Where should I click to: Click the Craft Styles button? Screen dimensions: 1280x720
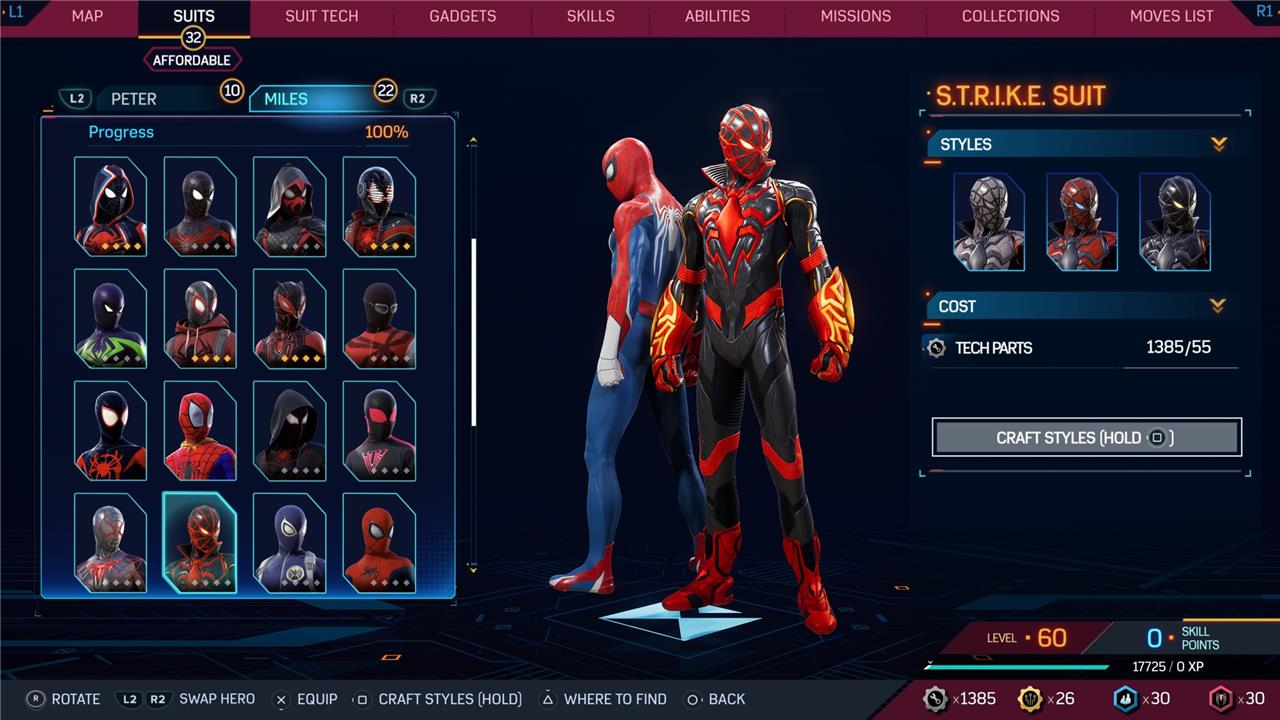1086,437
